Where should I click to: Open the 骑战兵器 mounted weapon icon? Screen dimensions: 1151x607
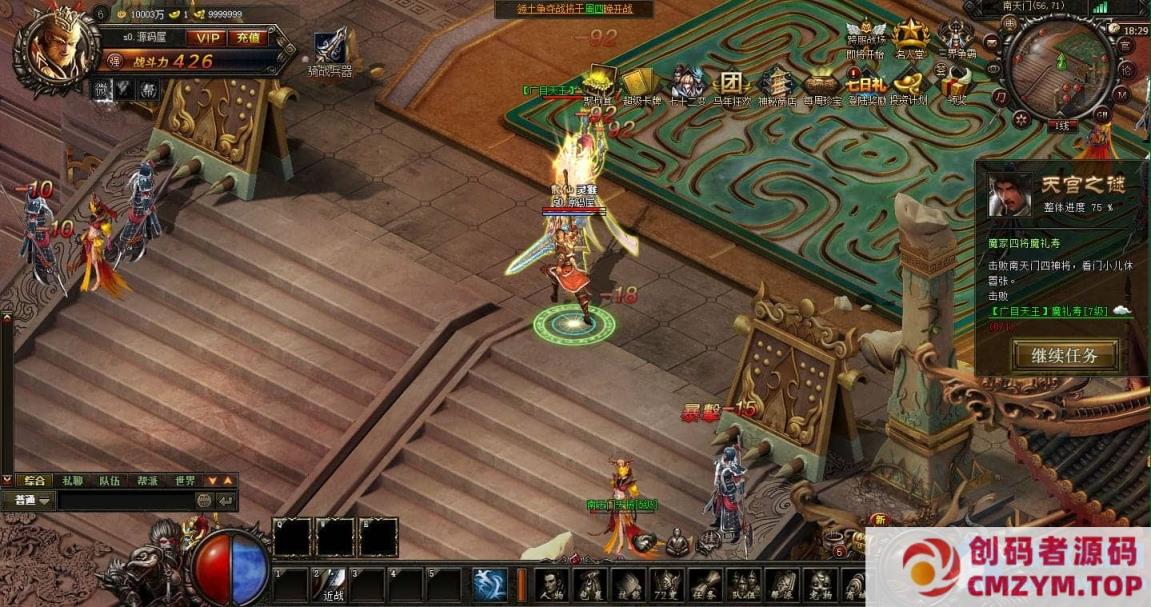click(x=330, y=50)
